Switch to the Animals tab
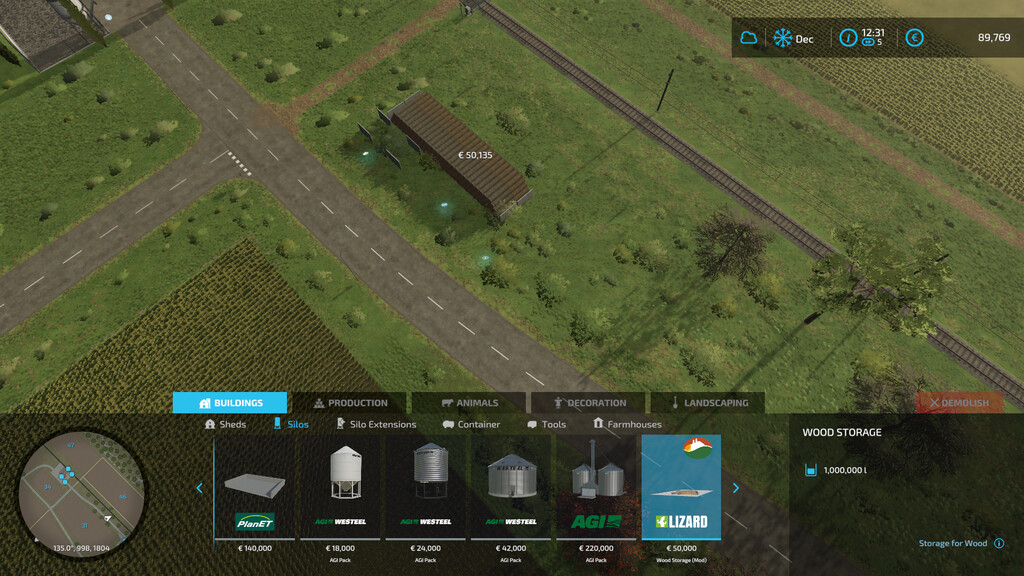The width and height of the screenshot is (1024, 576). 469,403
